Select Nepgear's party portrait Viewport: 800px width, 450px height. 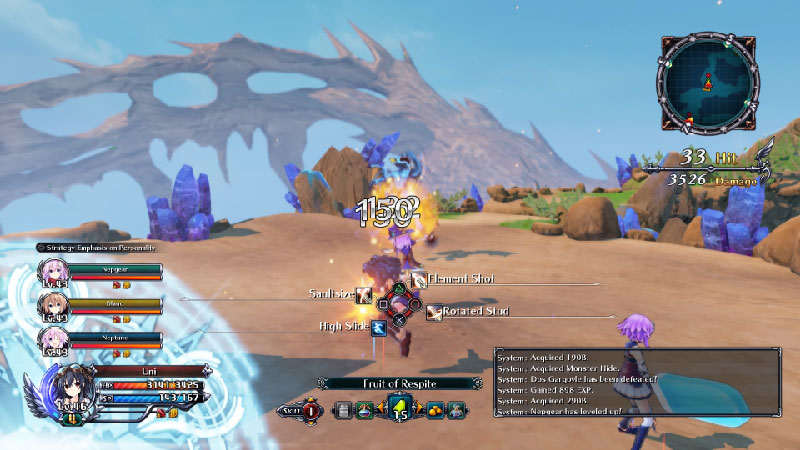[x=52, y=272]
